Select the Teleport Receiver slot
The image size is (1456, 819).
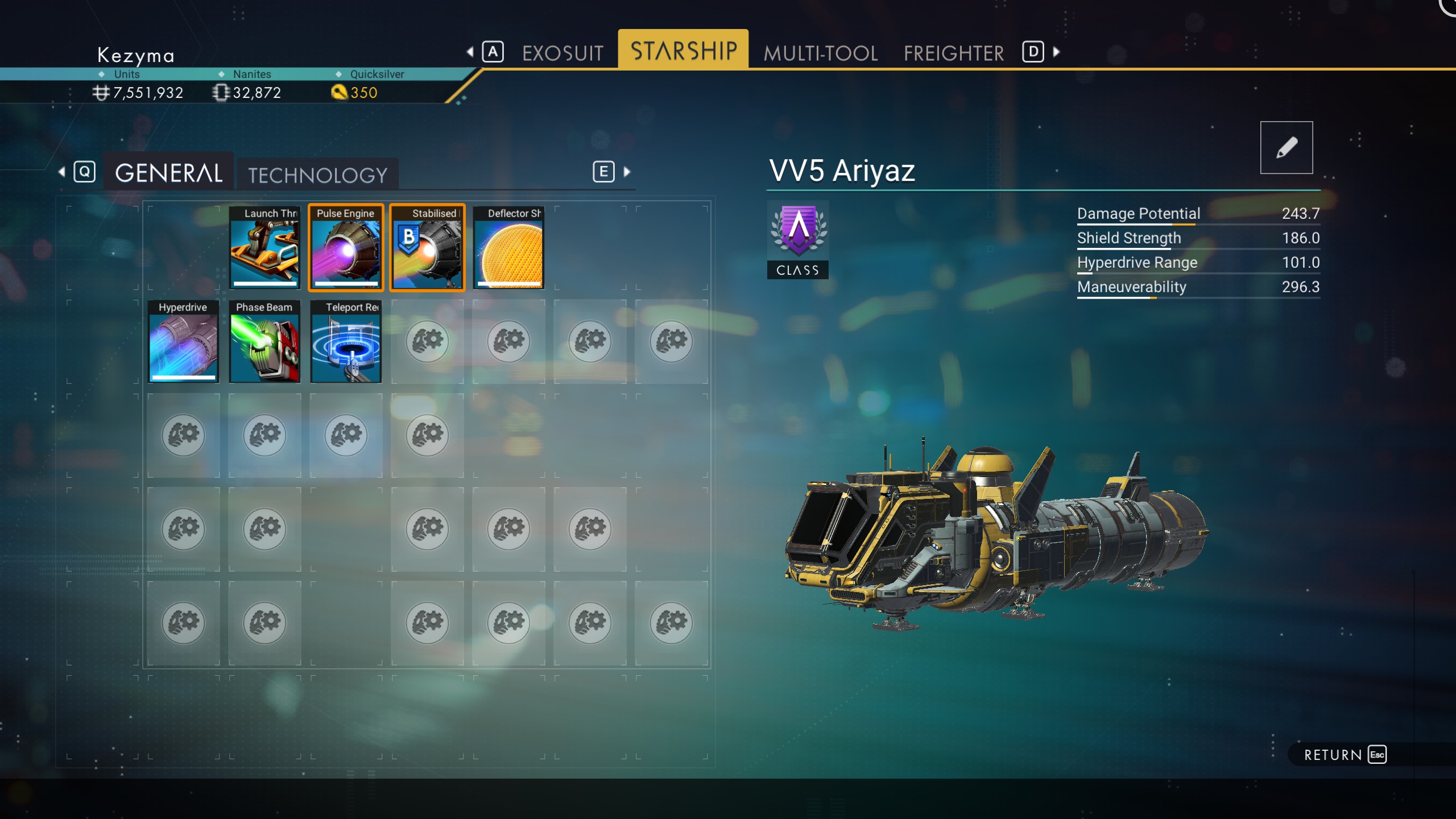(346, 341)
